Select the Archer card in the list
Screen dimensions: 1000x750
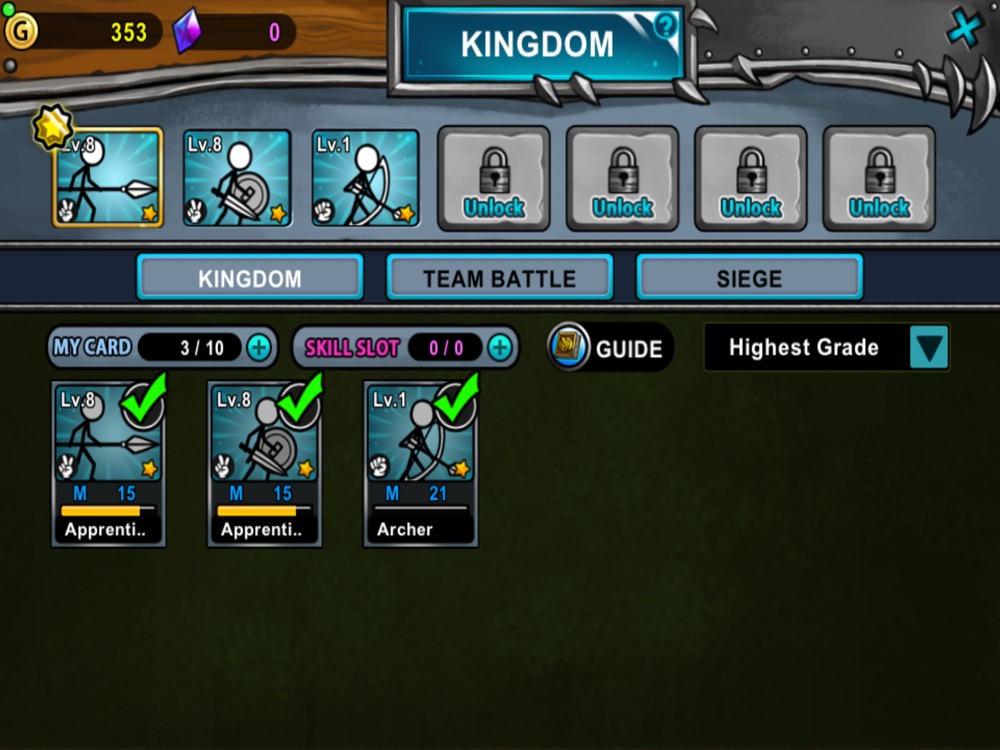click(420, 464)
